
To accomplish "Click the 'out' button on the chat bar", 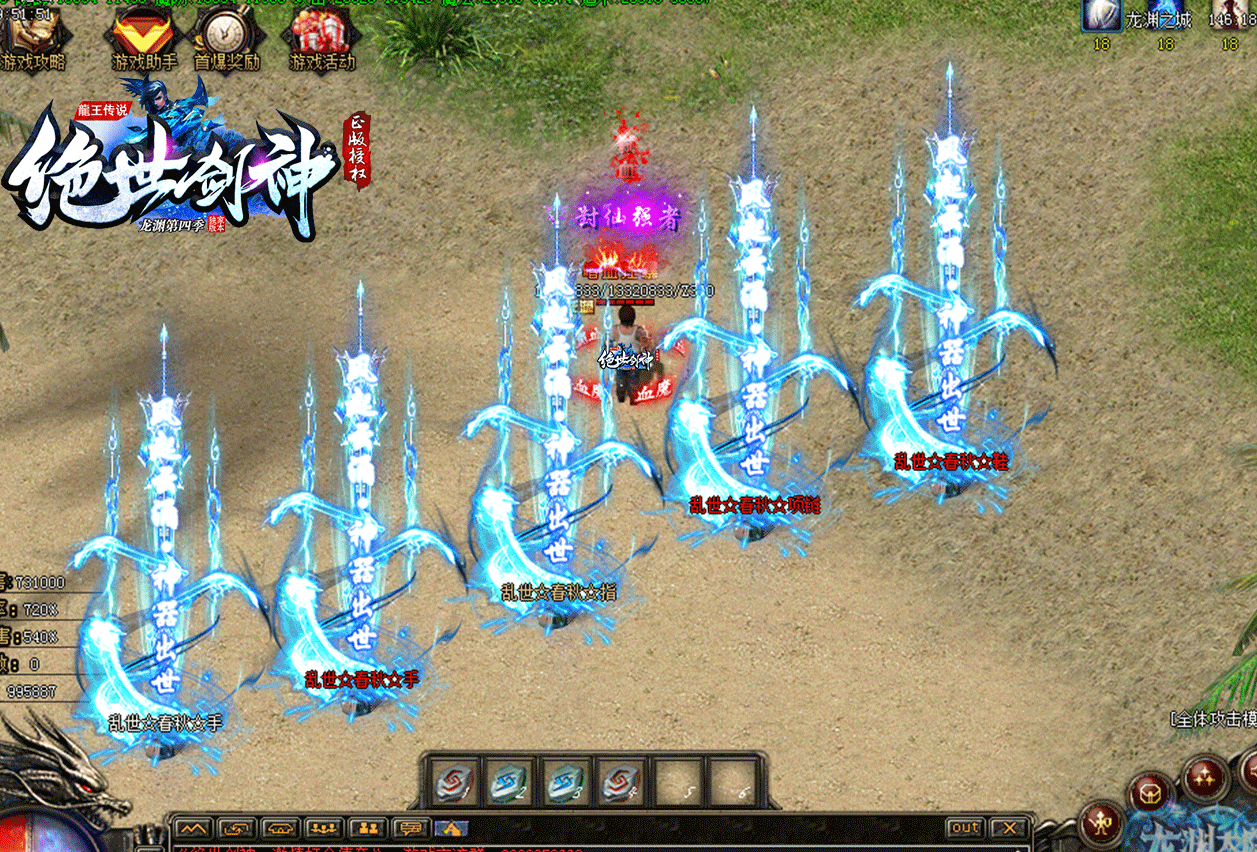I will (965, 828).
